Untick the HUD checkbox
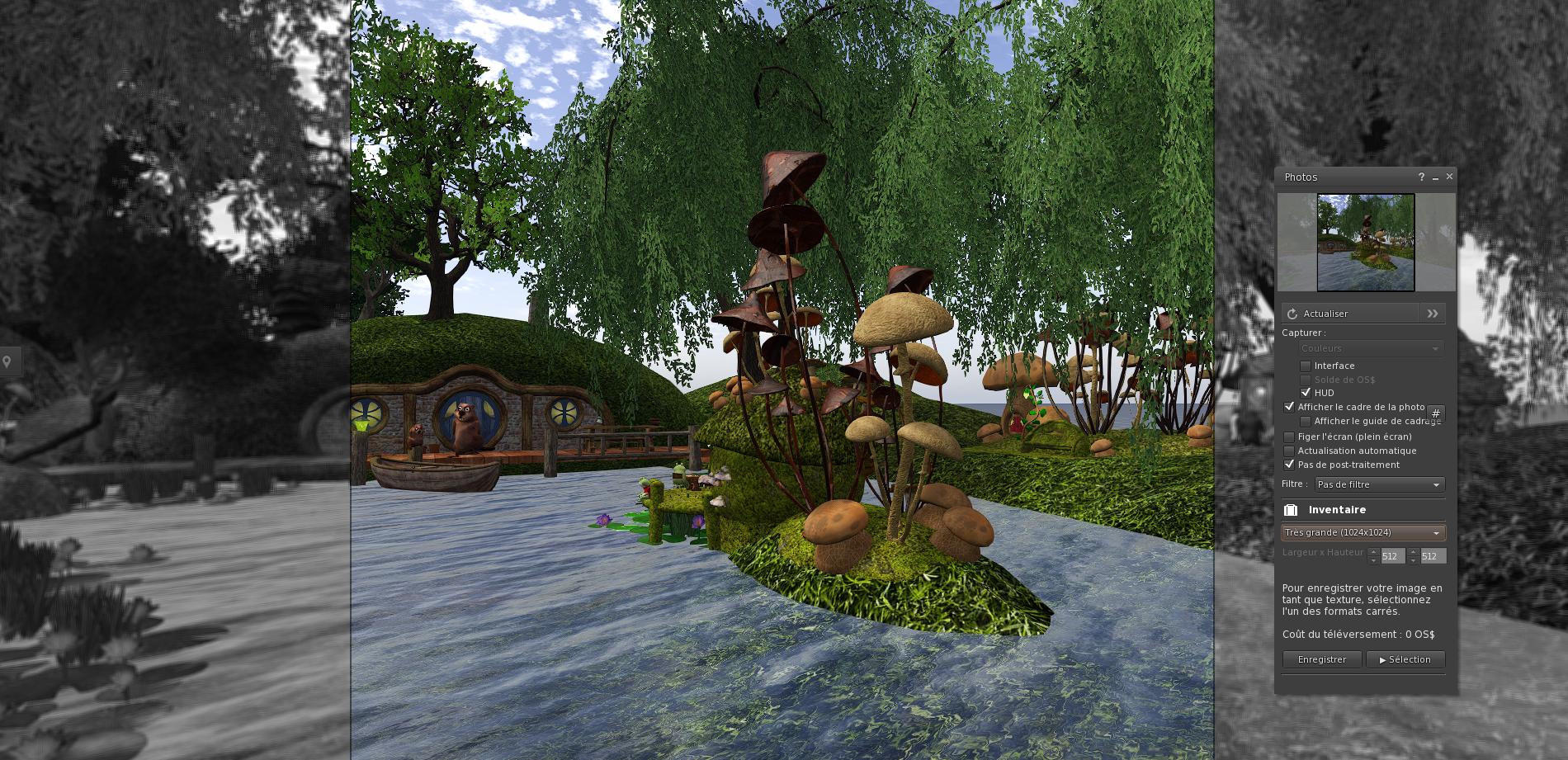Screen dimensions: 1568x760 pyautogui.click(x=1306, y=393)
